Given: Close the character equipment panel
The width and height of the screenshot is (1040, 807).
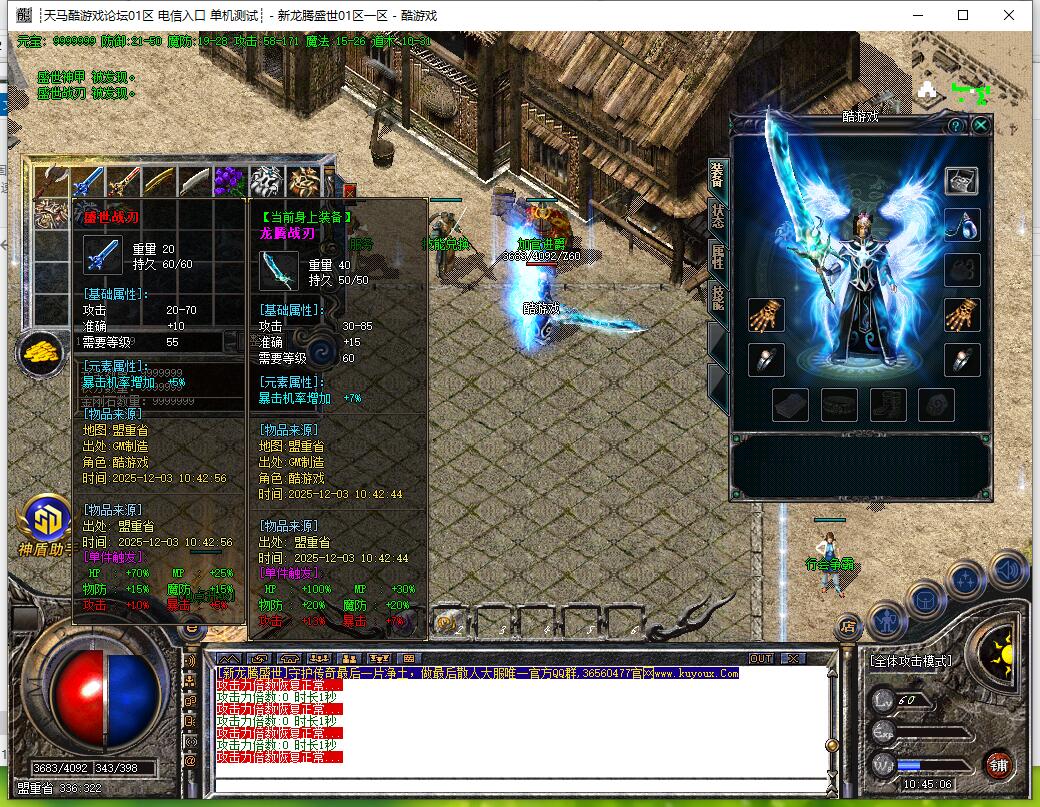Looking at the screenshot, I should pos(981,125).
